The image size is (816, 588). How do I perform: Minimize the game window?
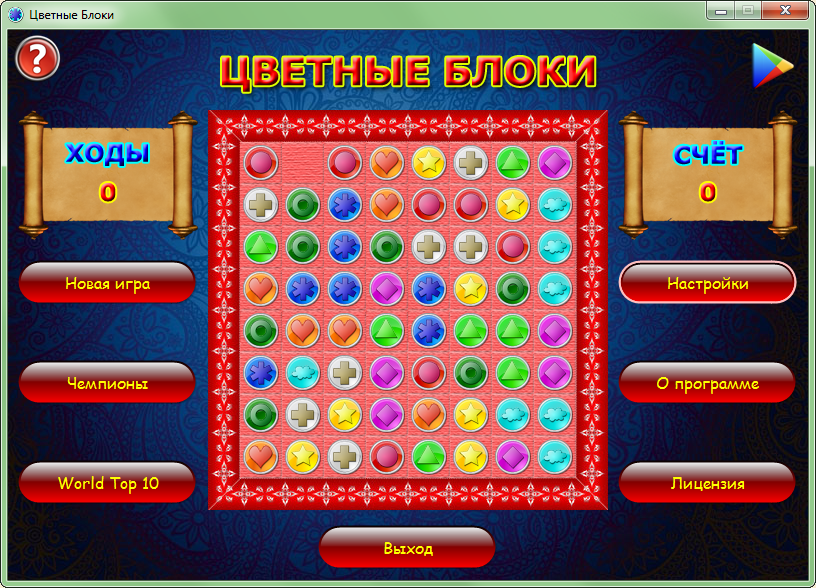[721, 10]
